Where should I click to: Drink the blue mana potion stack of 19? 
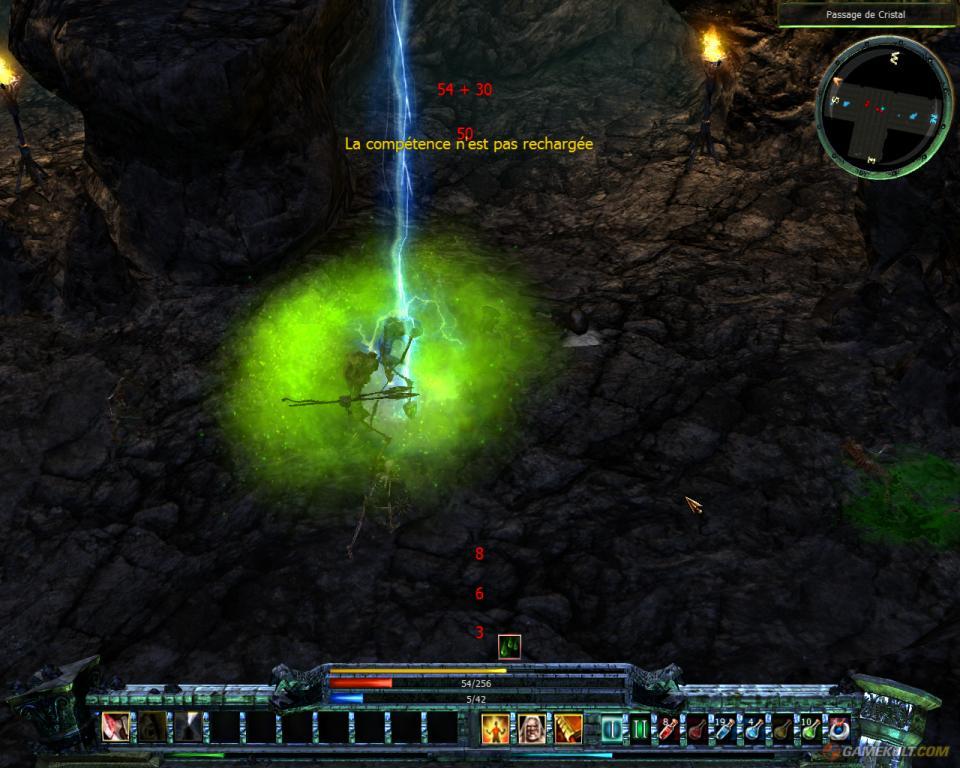click(725, 729)
